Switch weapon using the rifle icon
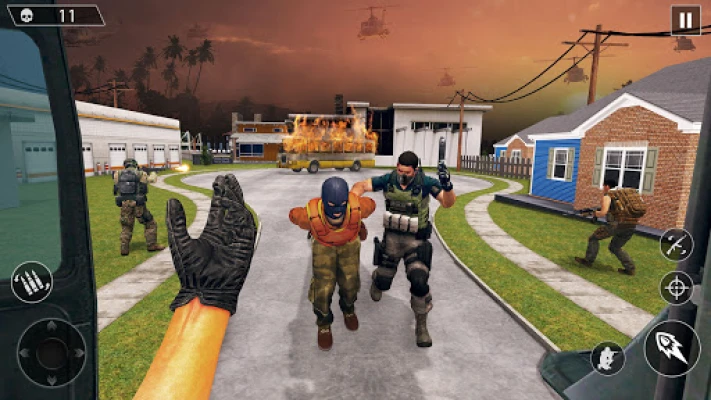This screenshot has height=400, width=711. (676, 245)
